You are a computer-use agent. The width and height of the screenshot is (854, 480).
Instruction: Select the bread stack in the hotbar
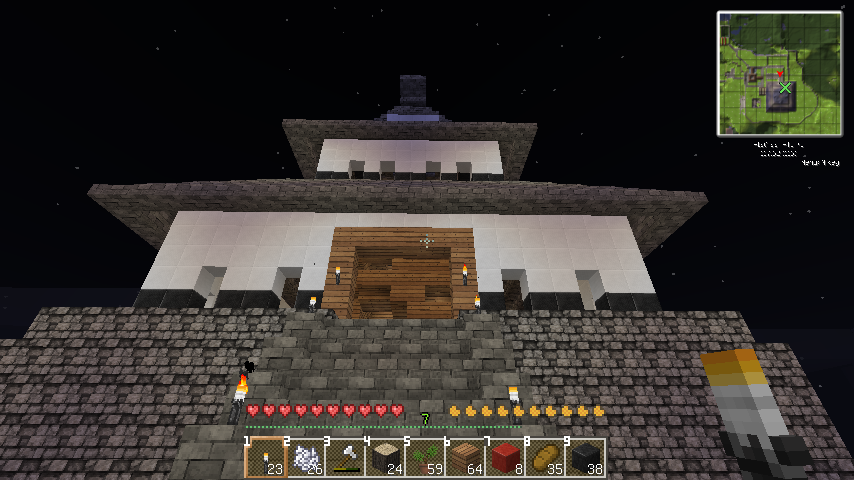(545, 458)
